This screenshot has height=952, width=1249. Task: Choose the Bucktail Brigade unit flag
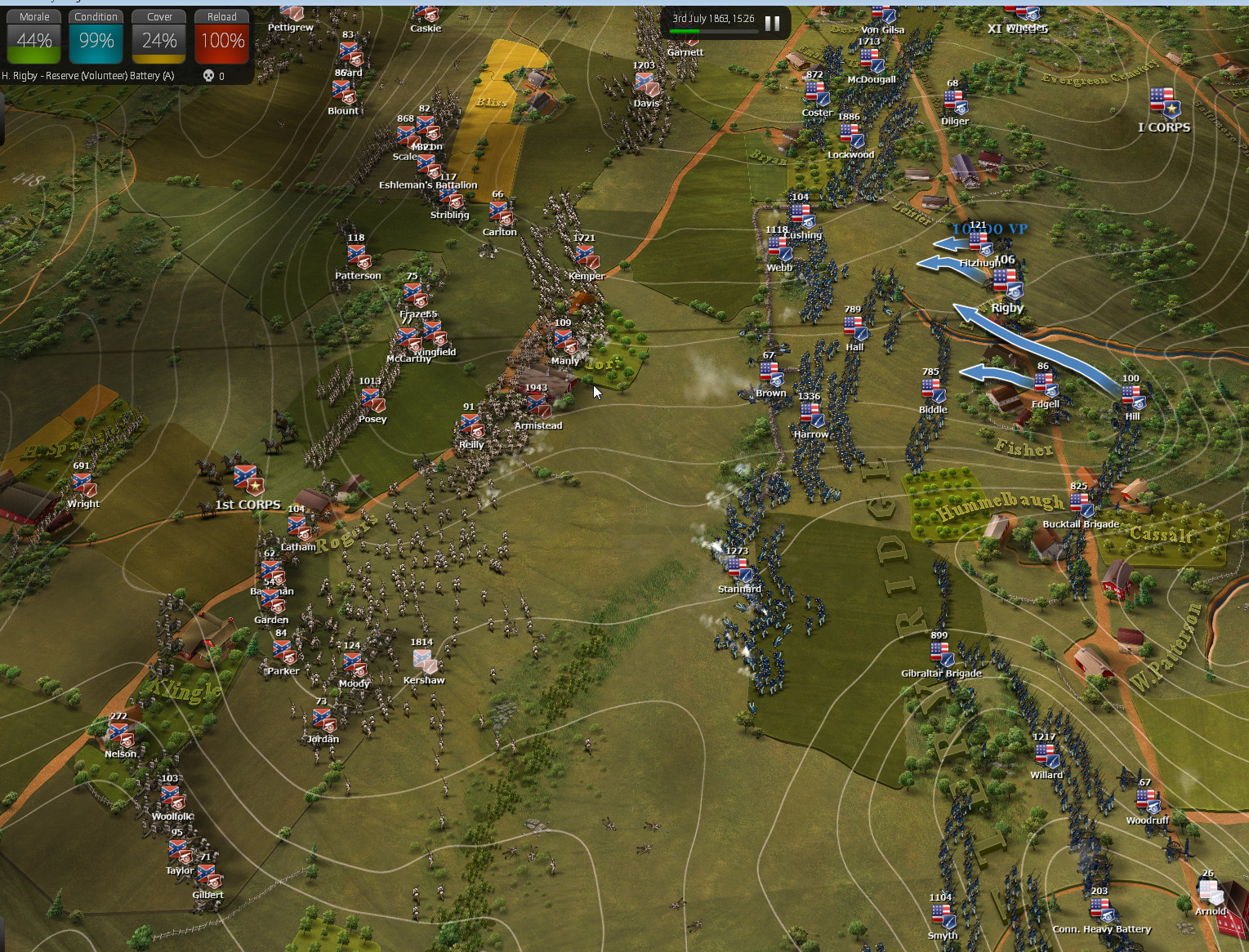click(x=1080, y=505)
